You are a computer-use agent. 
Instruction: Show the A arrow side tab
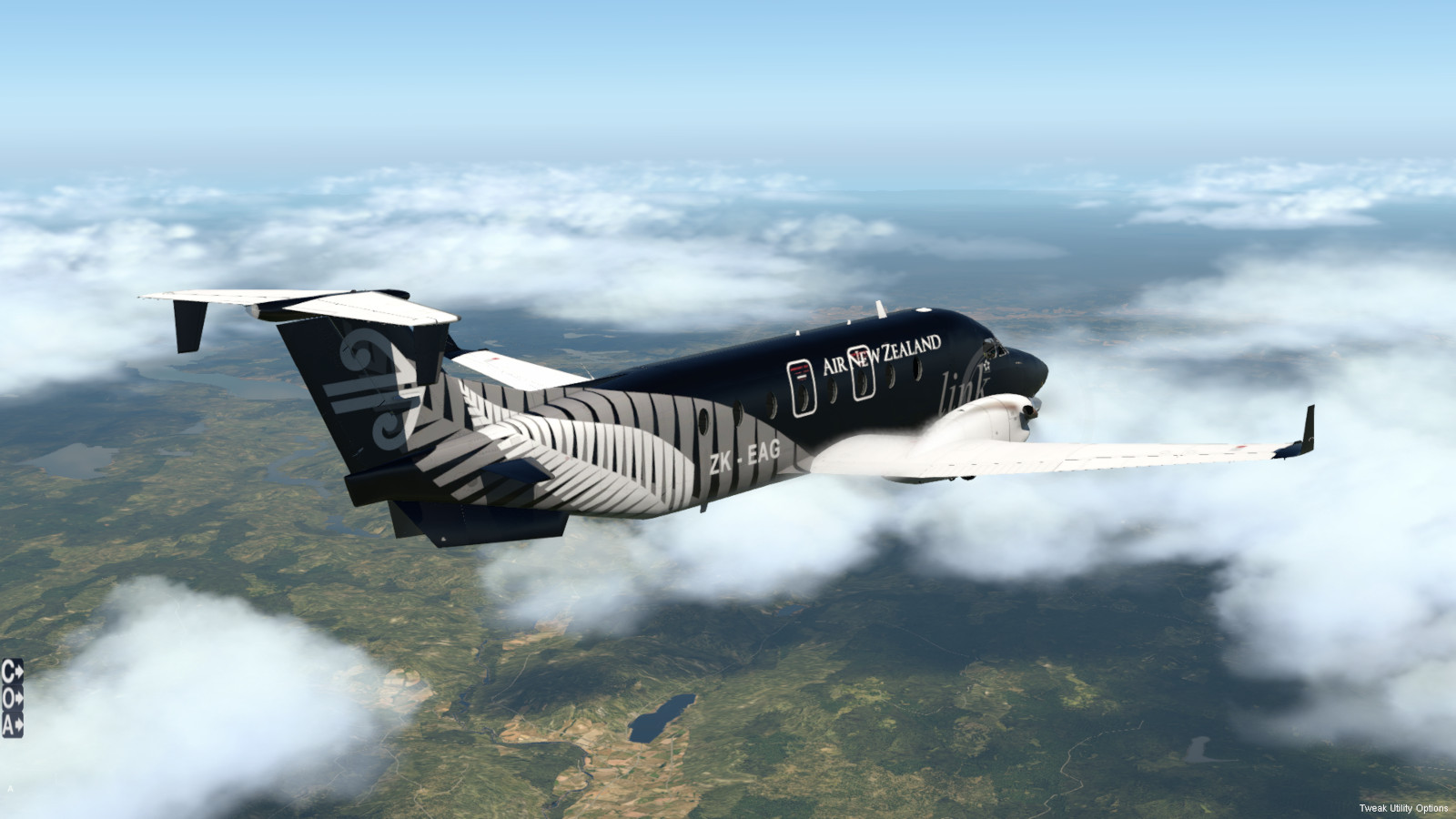pyautogui.click(x=12, y=724)
